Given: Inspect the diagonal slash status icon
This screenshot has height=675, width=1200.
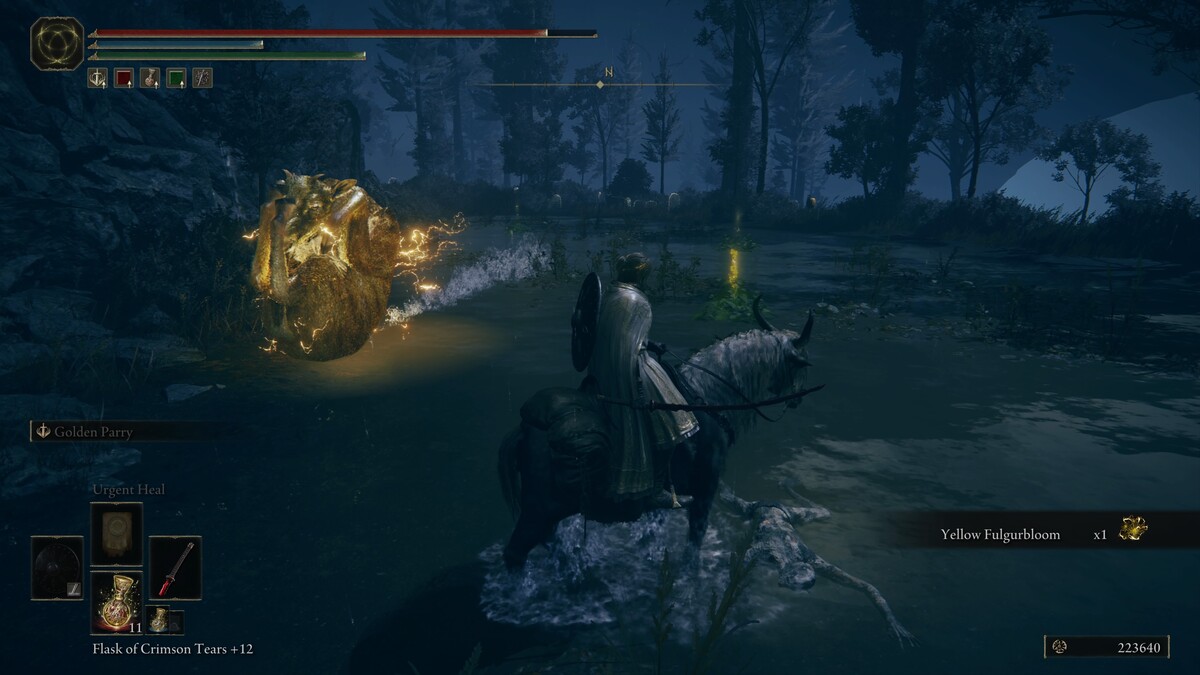Looking at the screenshot, I should [x=202, y=78].
